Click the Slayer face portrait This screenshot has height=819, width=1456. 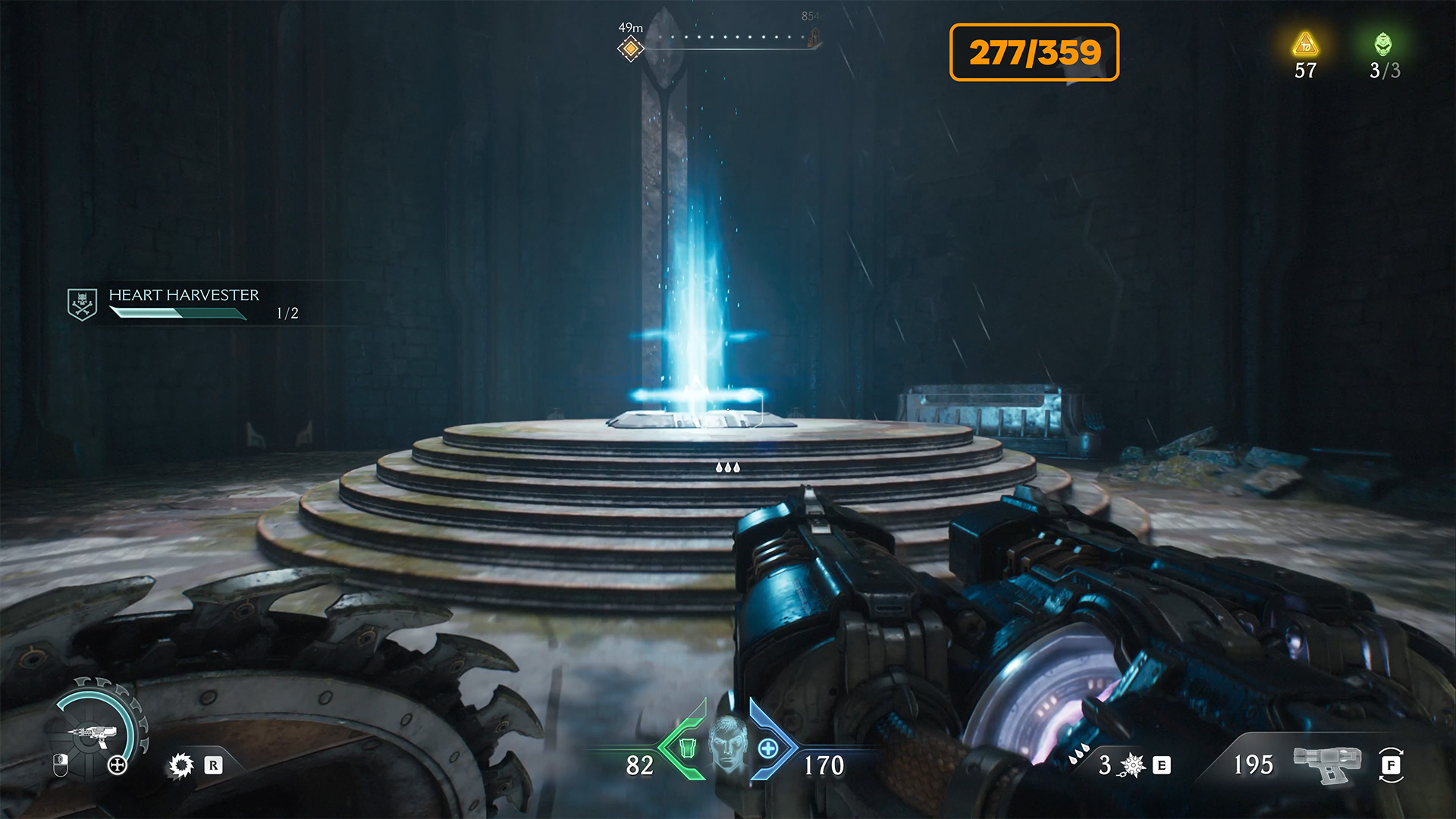point(727,743)
